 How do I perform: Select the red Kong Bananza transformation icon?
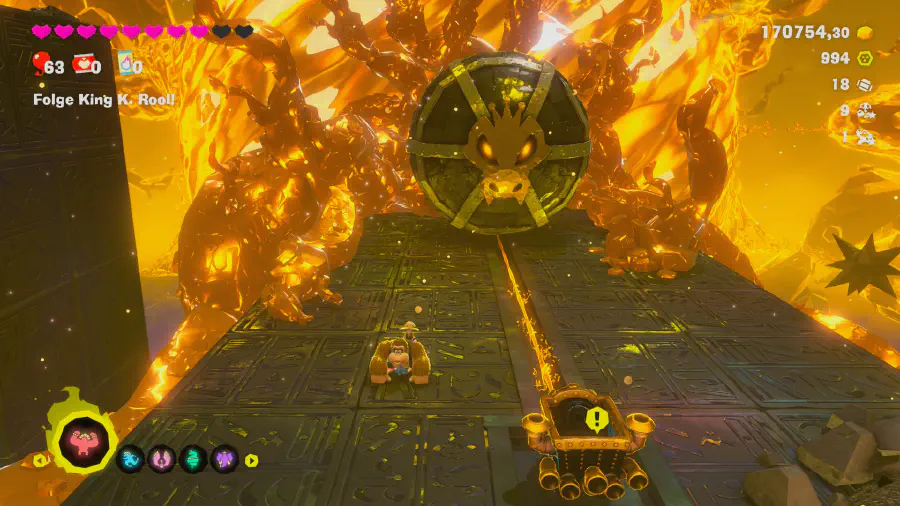[x=84, y=440]
